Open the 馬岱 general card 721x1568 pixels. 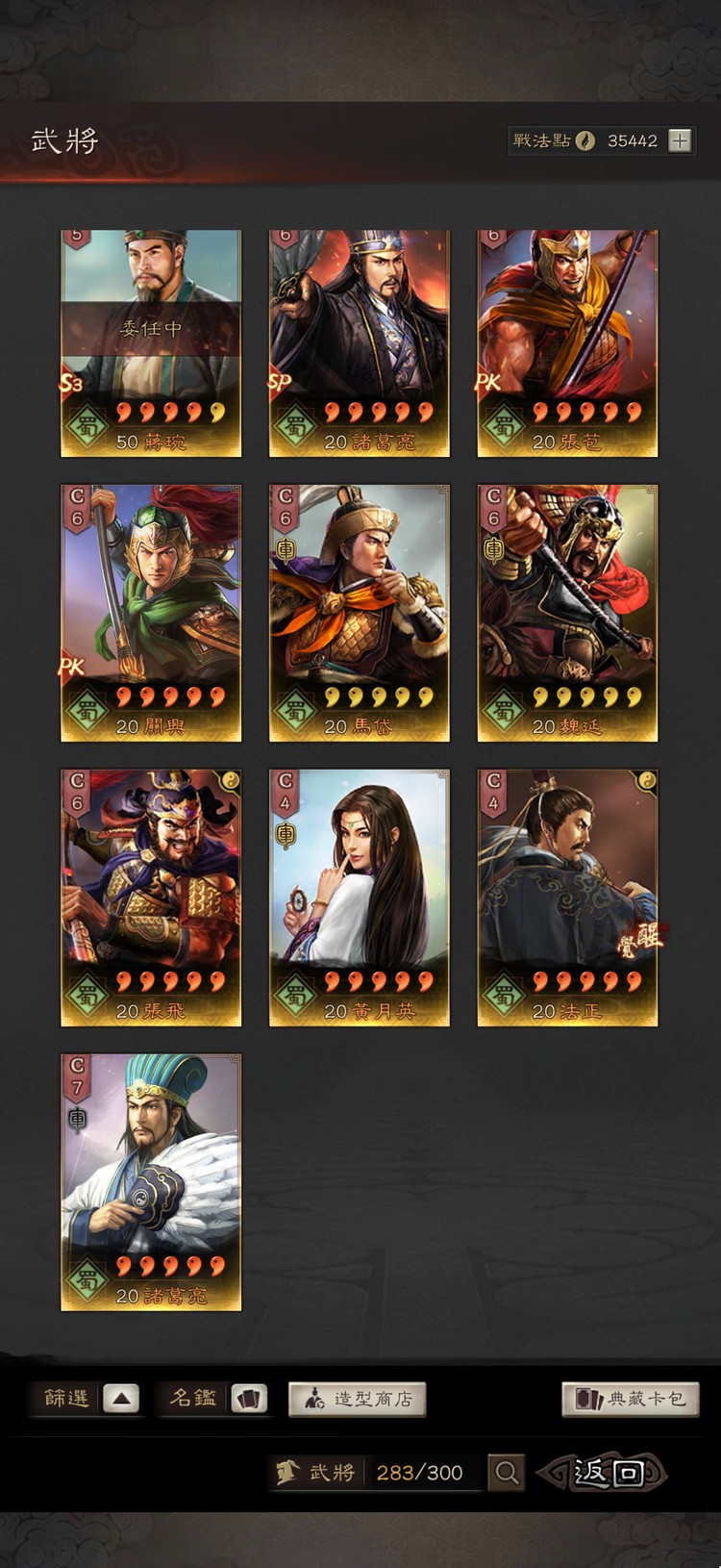pos(360,612)
